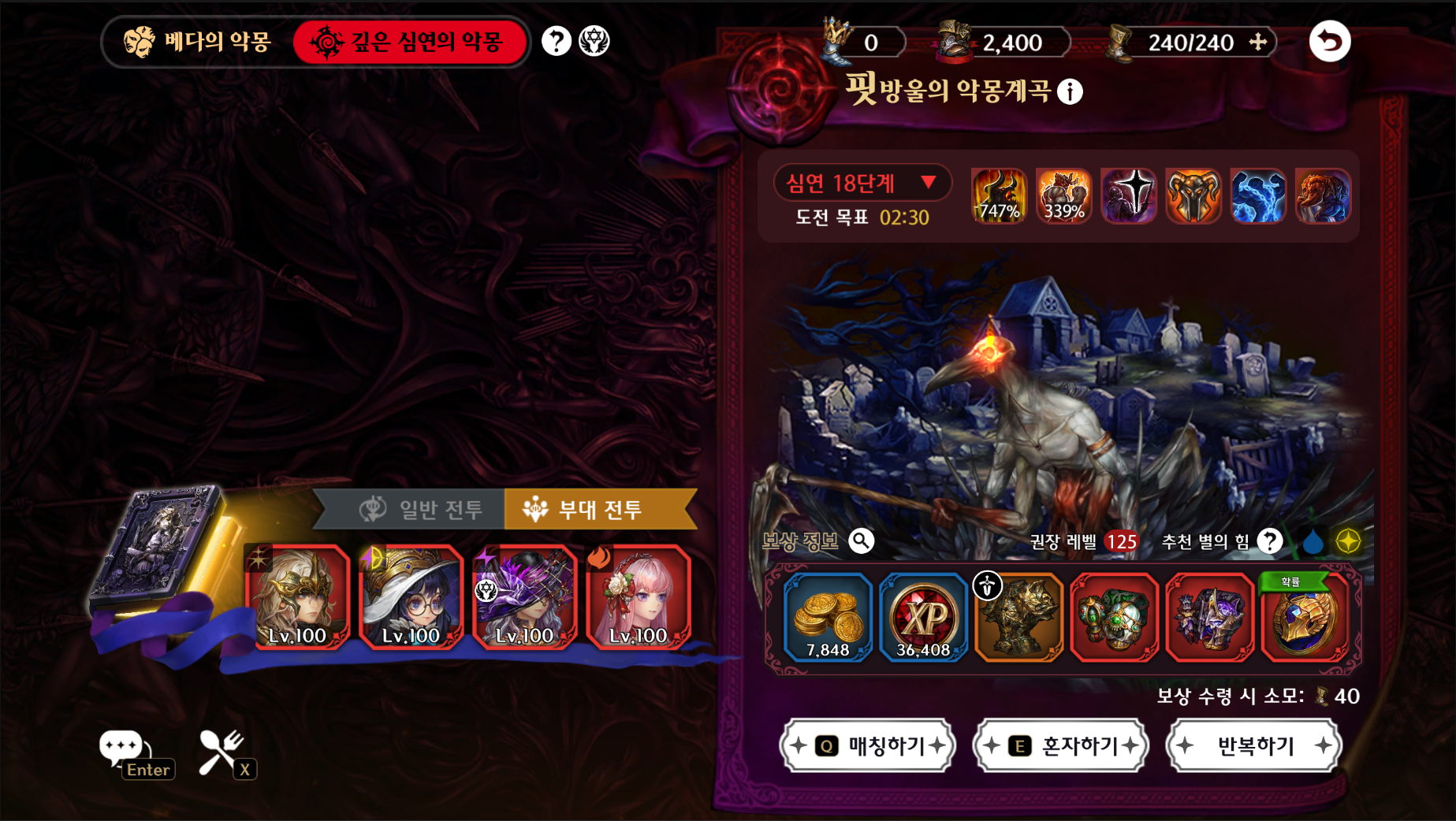Viewport: 1456px width, 821px height.
Task: Select the 부대 전투 tab
Action: coord(599,510)
